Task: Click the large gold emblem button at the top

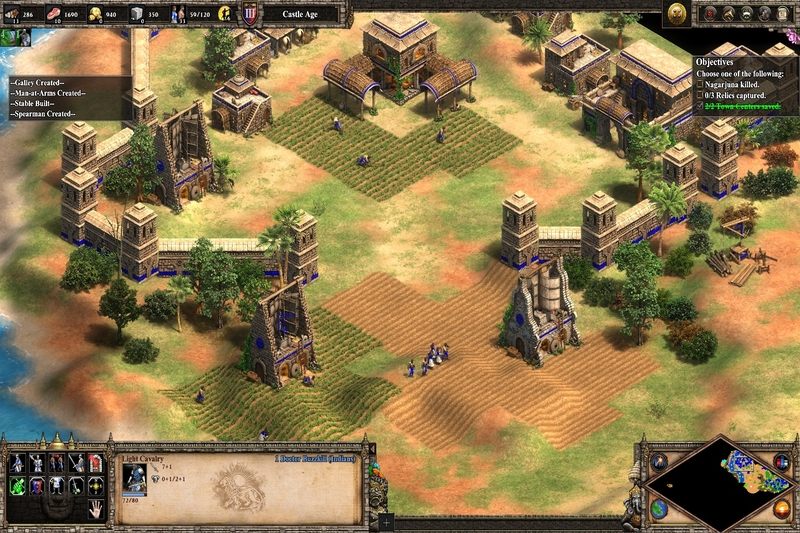Action: [675, 14]
